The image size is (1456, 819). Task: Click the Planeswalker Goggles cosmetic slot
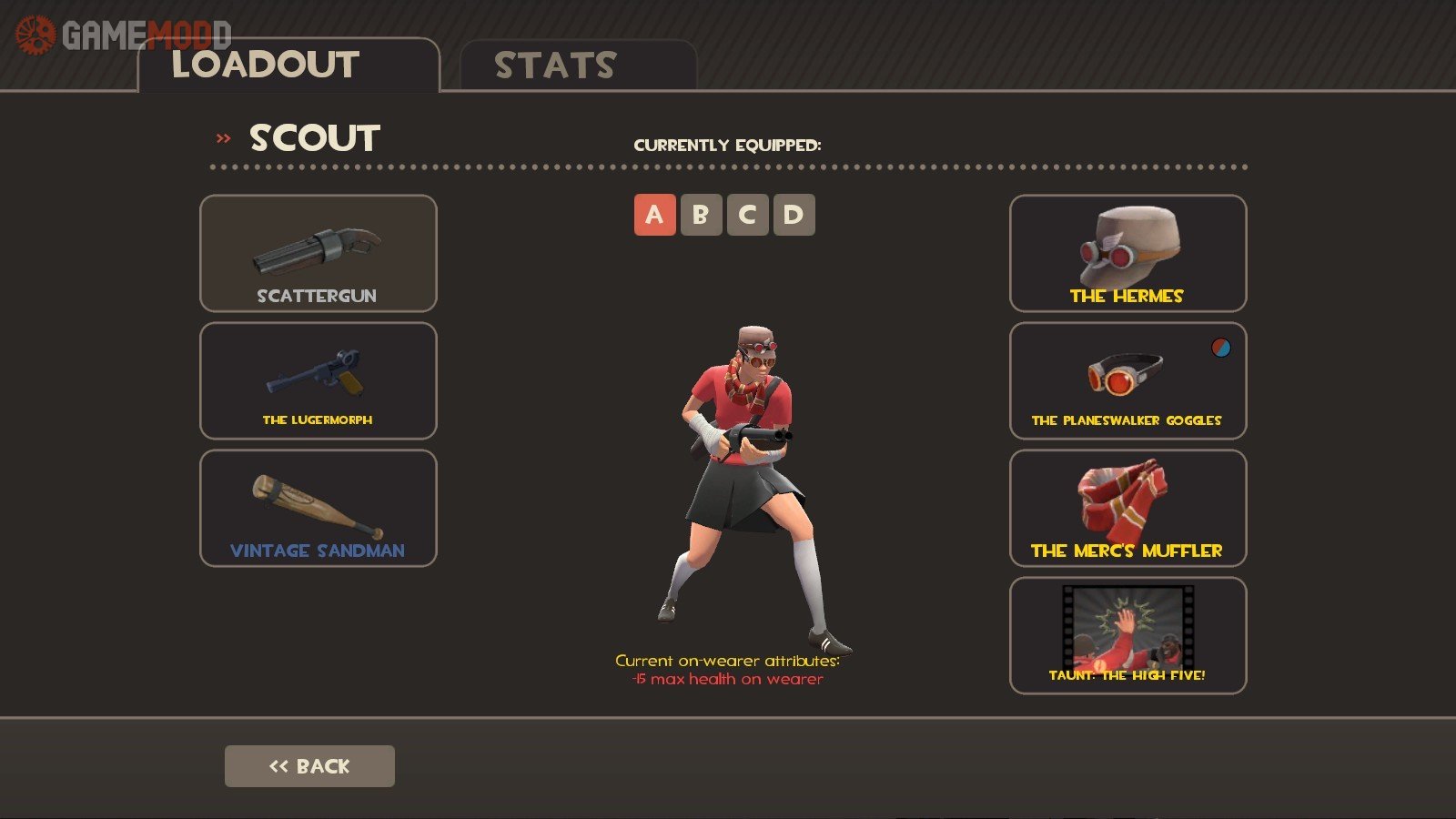[x=1127, y=381]
